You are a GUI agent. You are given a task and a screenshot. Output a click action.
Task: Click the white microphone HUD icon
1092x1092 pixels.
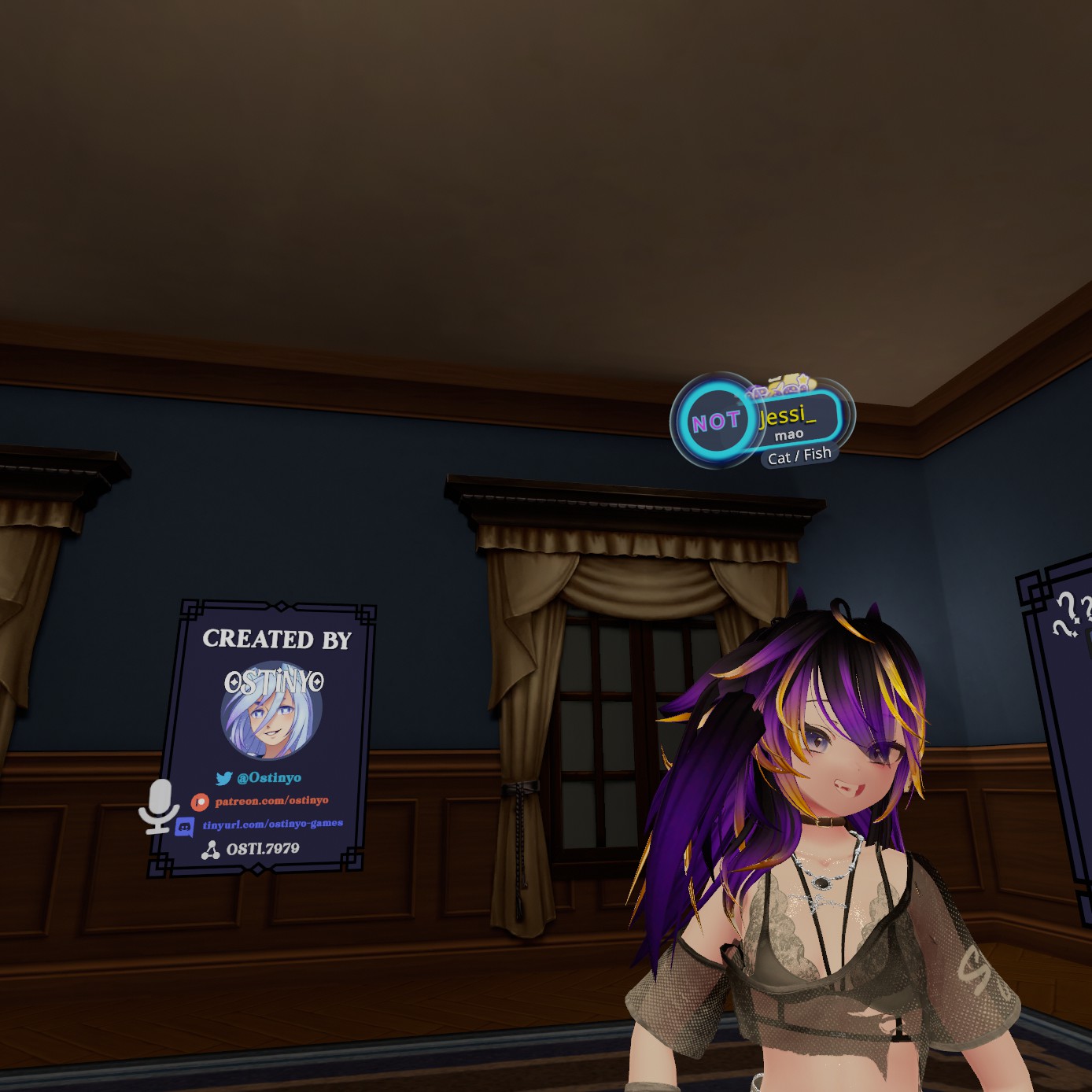[159, 806]
